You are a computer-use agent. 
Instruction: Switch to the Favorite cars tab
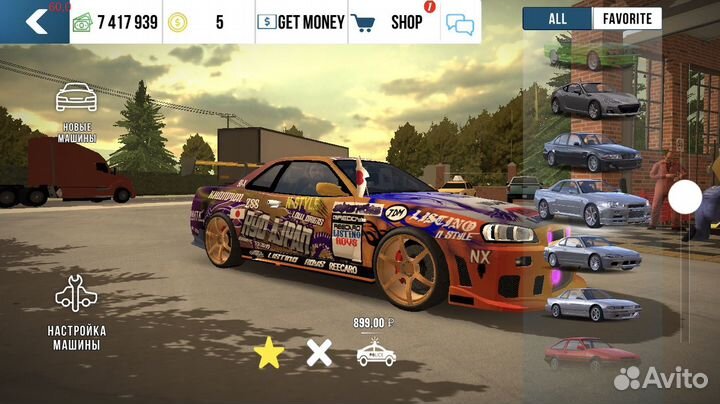pyautogui.click(x=627, y=18)
